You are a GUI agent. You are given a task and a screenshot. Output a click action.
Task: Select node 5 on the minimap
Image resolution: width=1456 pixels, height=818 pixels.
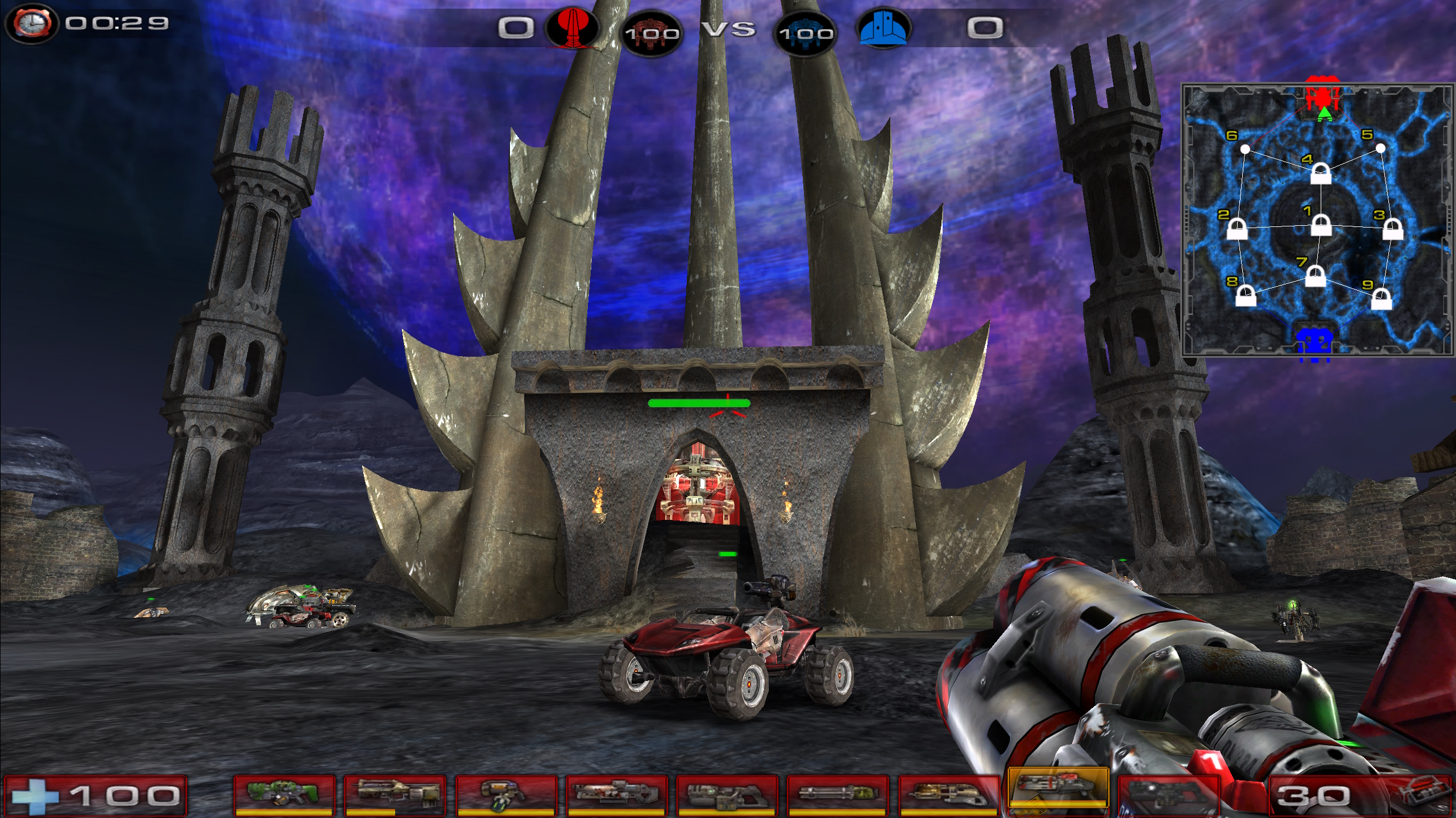pos(1380,148)
